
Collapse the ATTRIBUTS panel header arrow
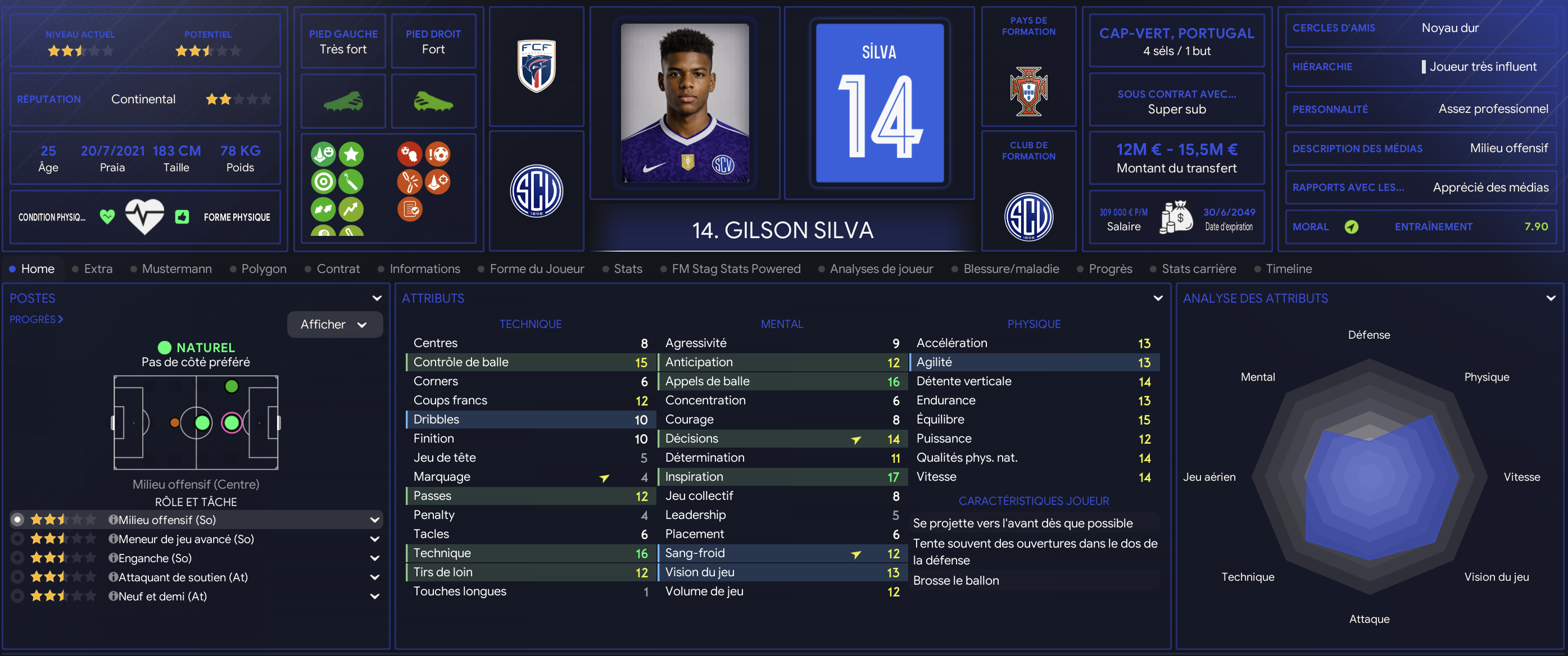pos(1157,298)
